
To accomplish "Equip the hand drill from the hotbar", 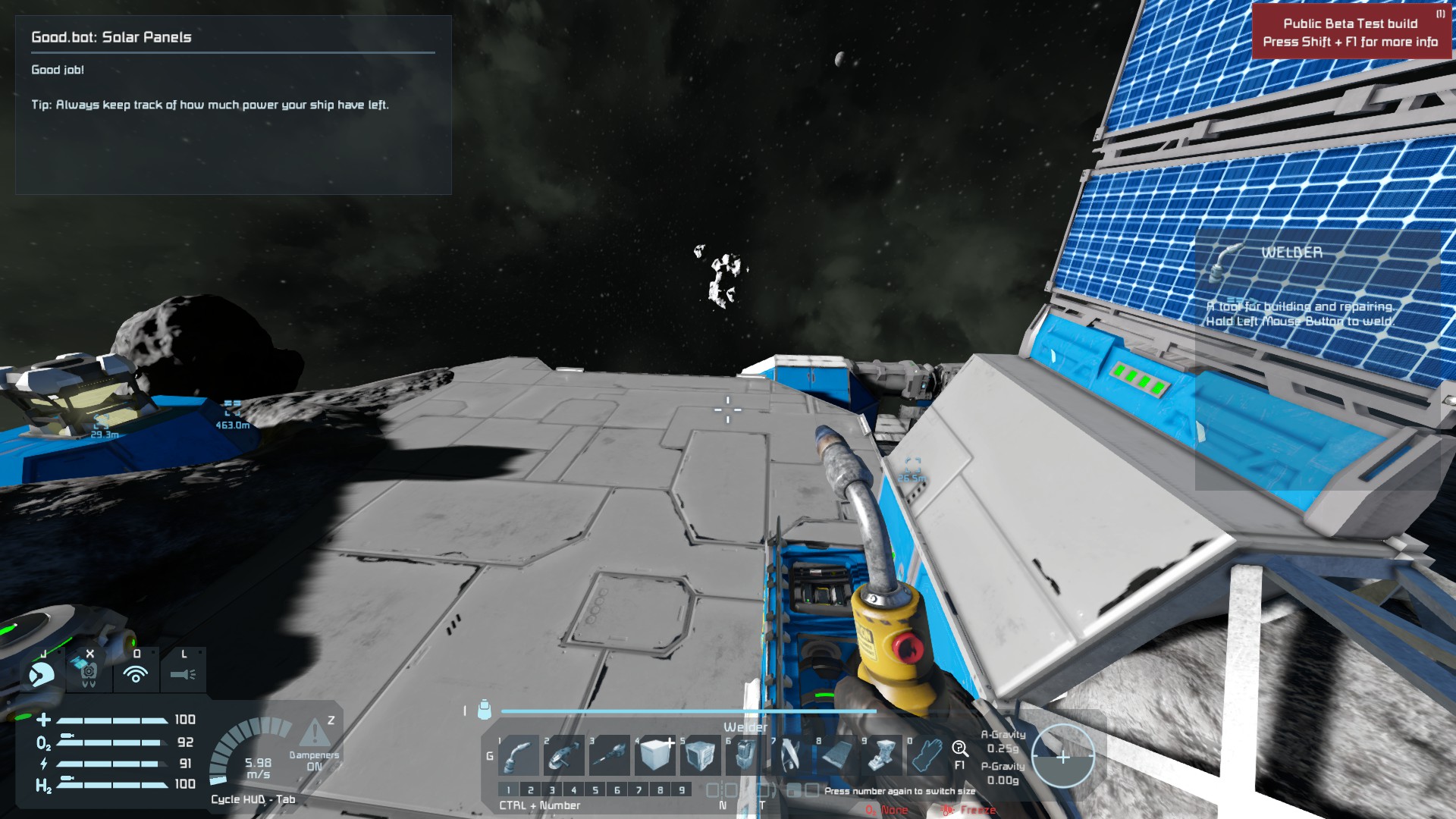I will coord(610,755).
